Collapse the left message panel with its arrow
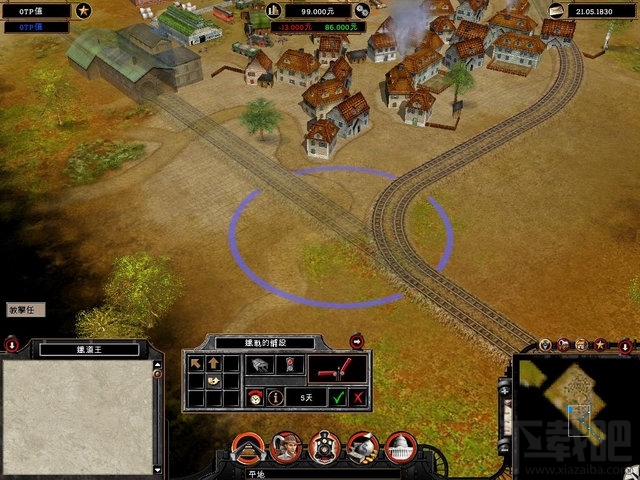Viewport: 640px width, 480px height. click(x=11, y=346)
